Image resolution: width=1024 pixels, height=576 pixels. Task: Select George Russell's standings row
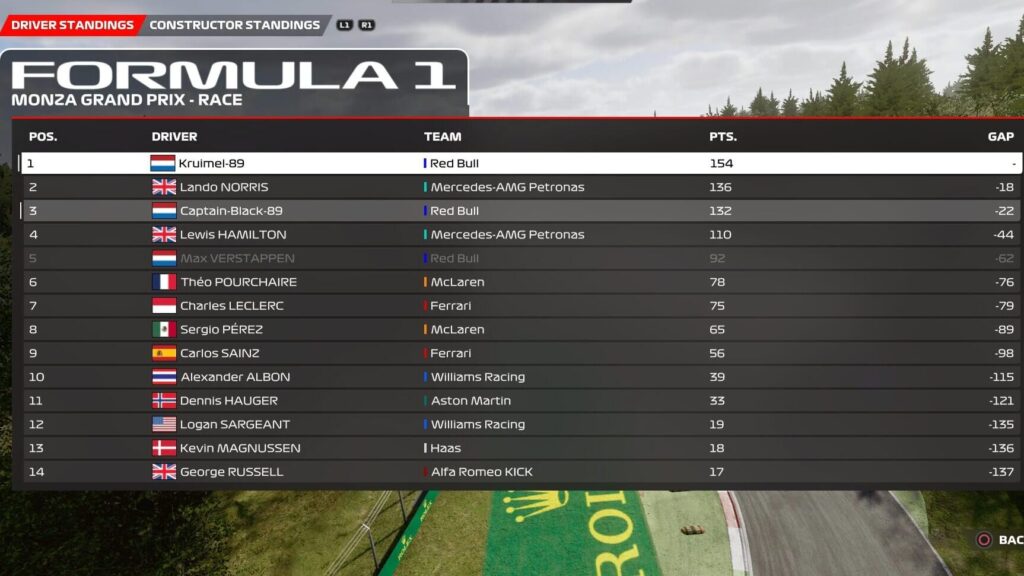coord(520,472)
